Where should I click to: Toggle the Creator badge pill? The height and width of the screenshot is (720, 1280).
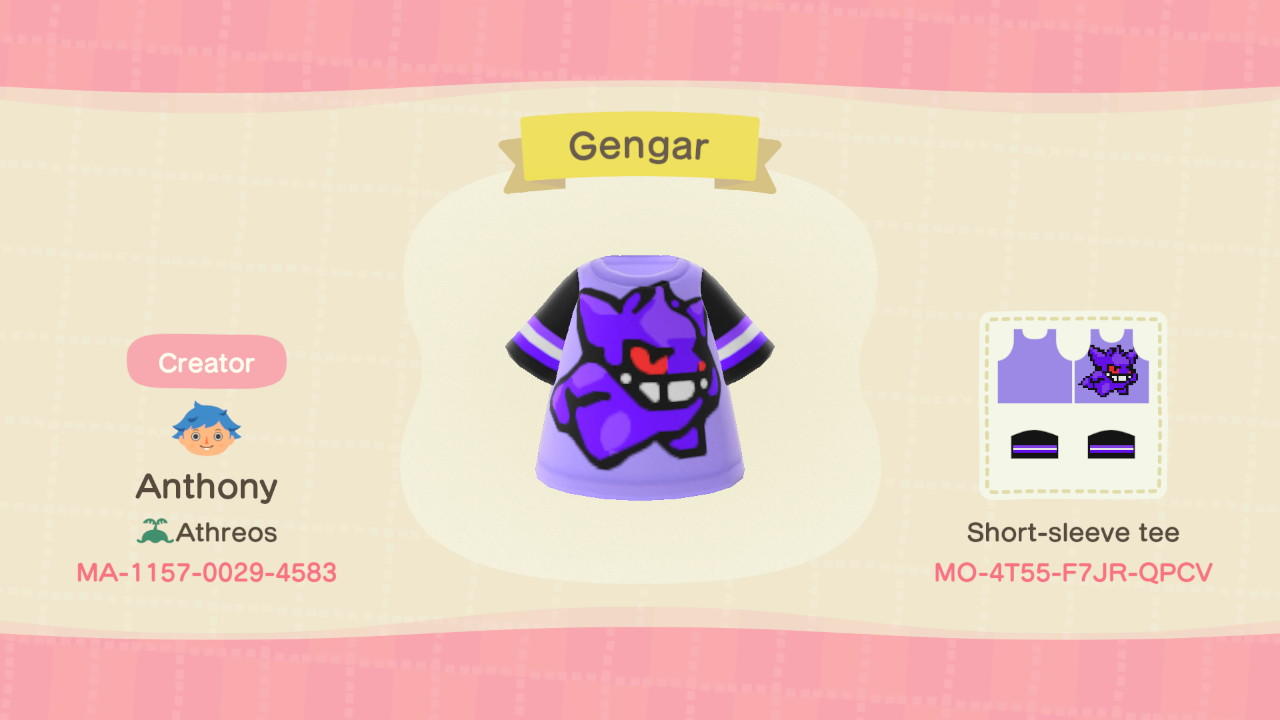[206, 362]
